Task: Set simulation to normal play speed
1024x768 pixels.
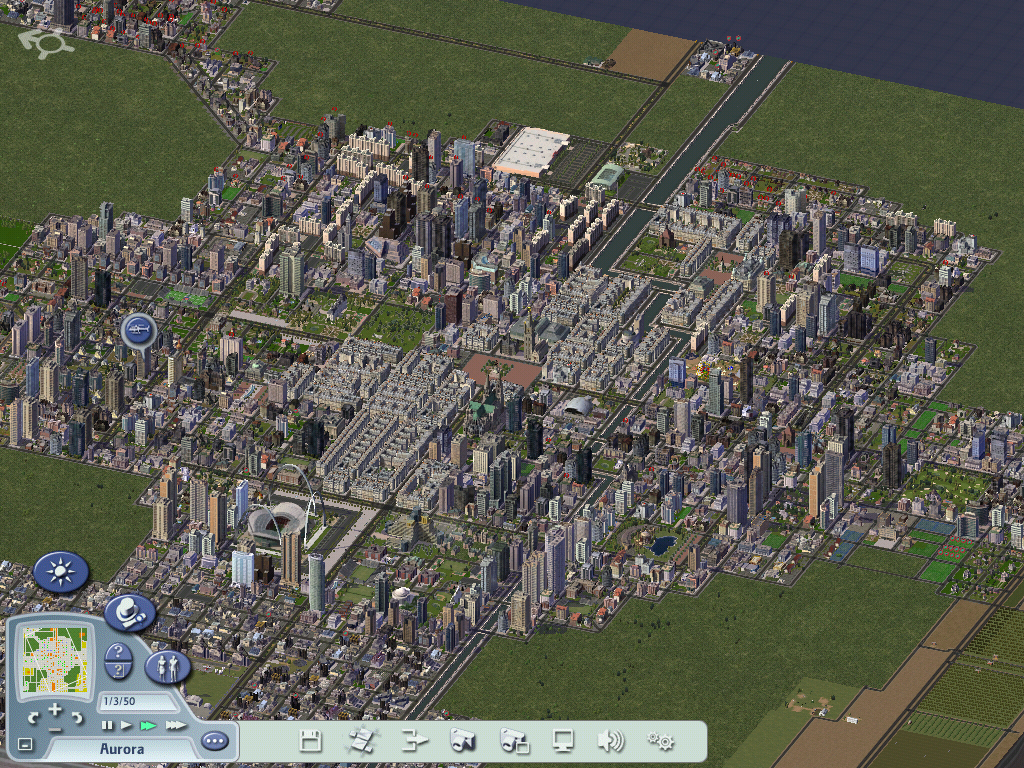Action: tap(126, 725)
